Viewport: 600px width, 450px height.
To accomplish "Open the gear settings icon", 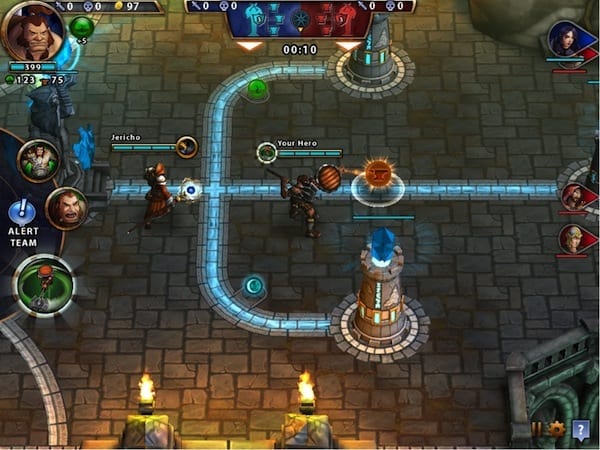I will [557, 429].
